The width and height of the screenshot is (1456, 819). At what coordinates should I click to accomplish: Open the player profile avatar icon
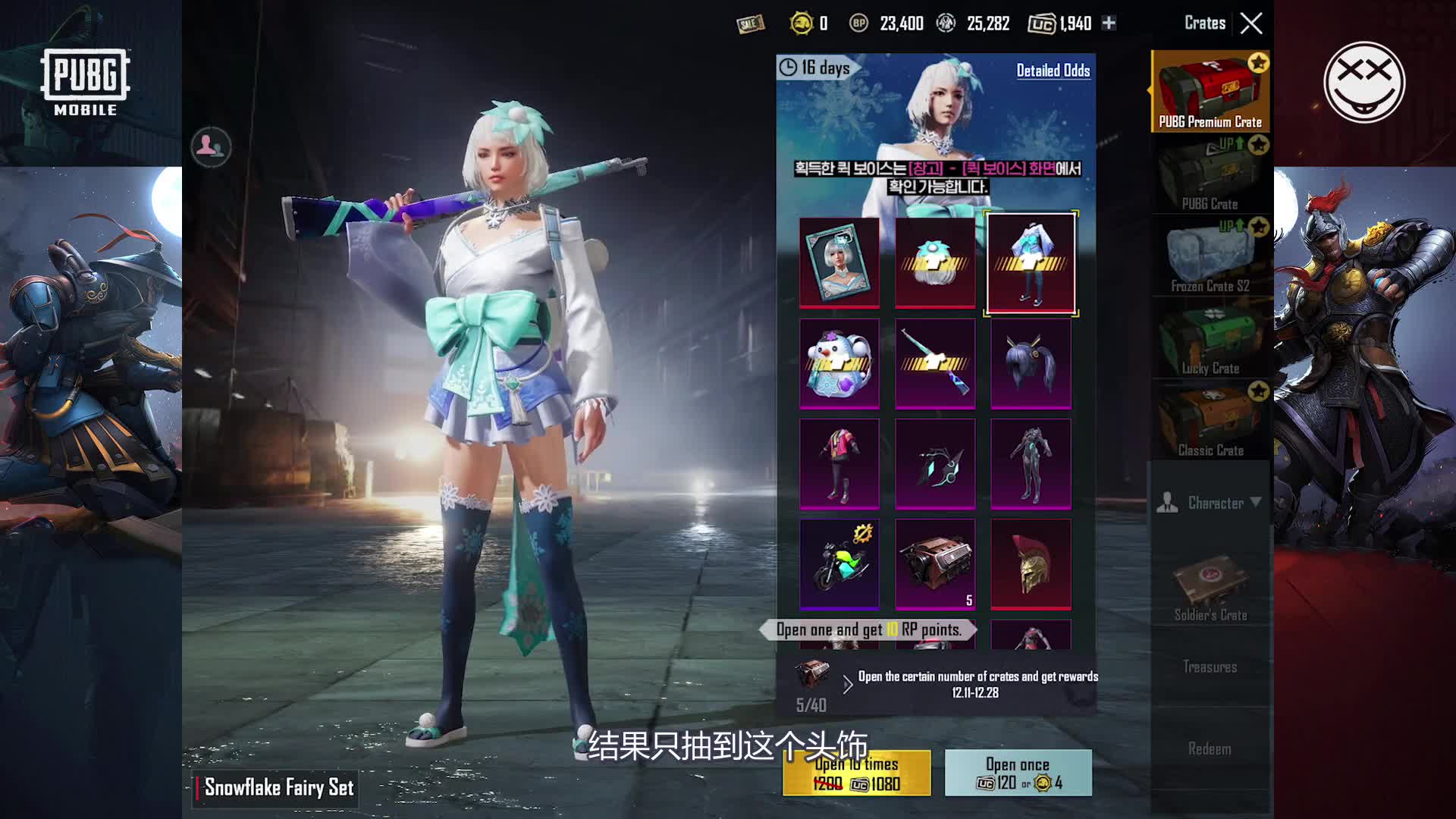tap(210, 148)
